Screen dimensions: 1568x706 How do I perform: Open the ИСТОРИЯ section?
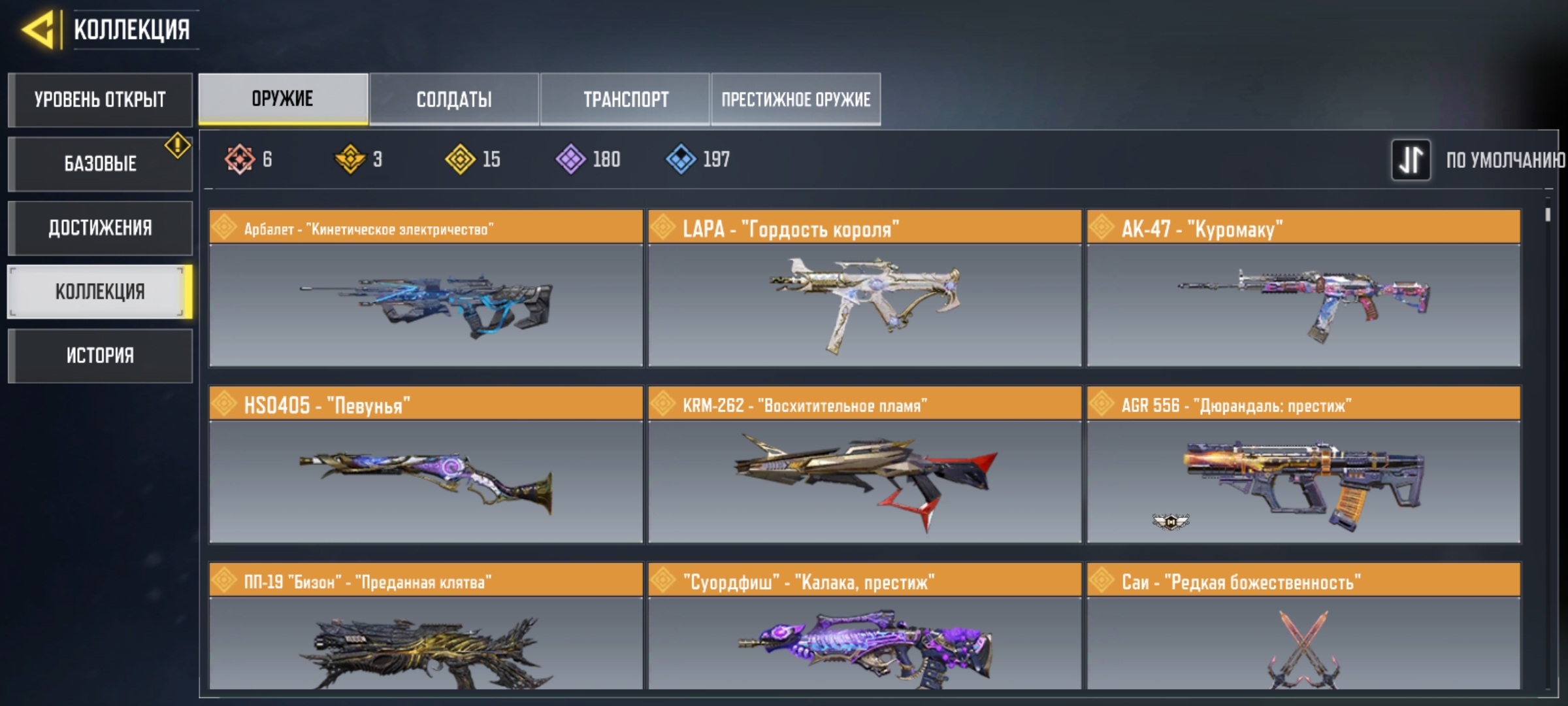click(100, 356)
